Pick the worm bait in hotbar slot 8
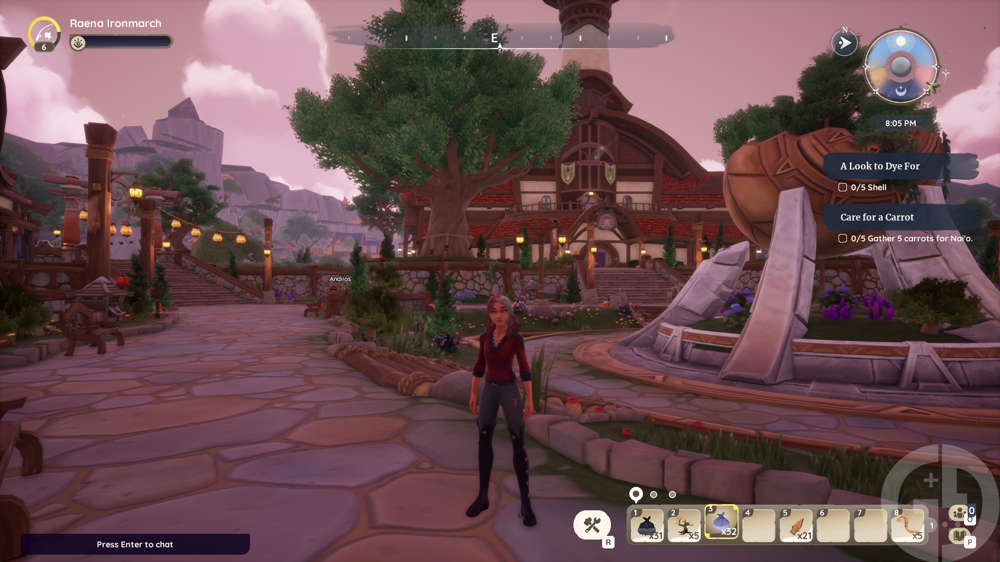This screenshot has width=1000, height=562. coord(909,525)
